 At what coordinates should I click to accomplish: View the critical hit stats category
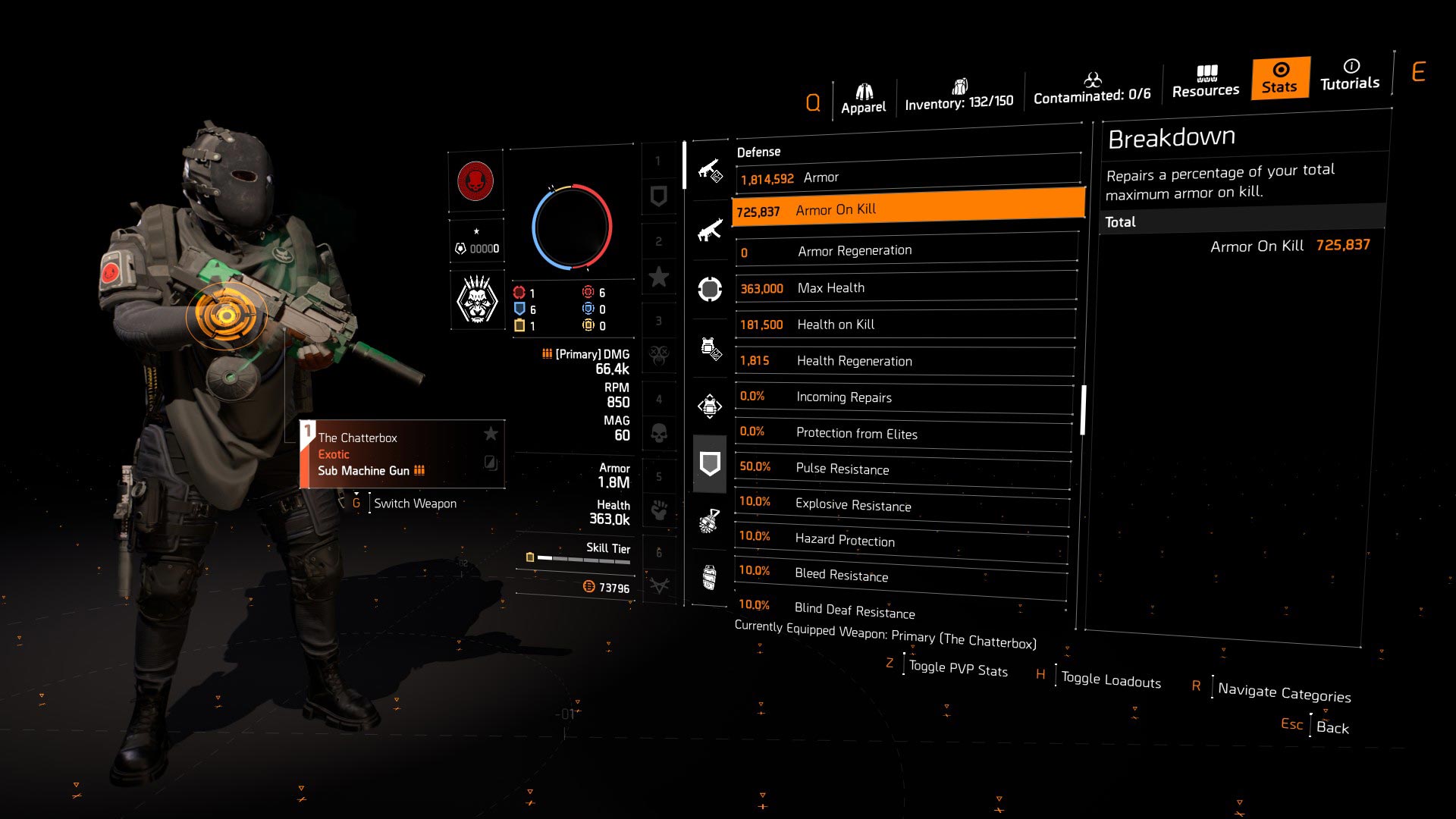click(710, 288)
